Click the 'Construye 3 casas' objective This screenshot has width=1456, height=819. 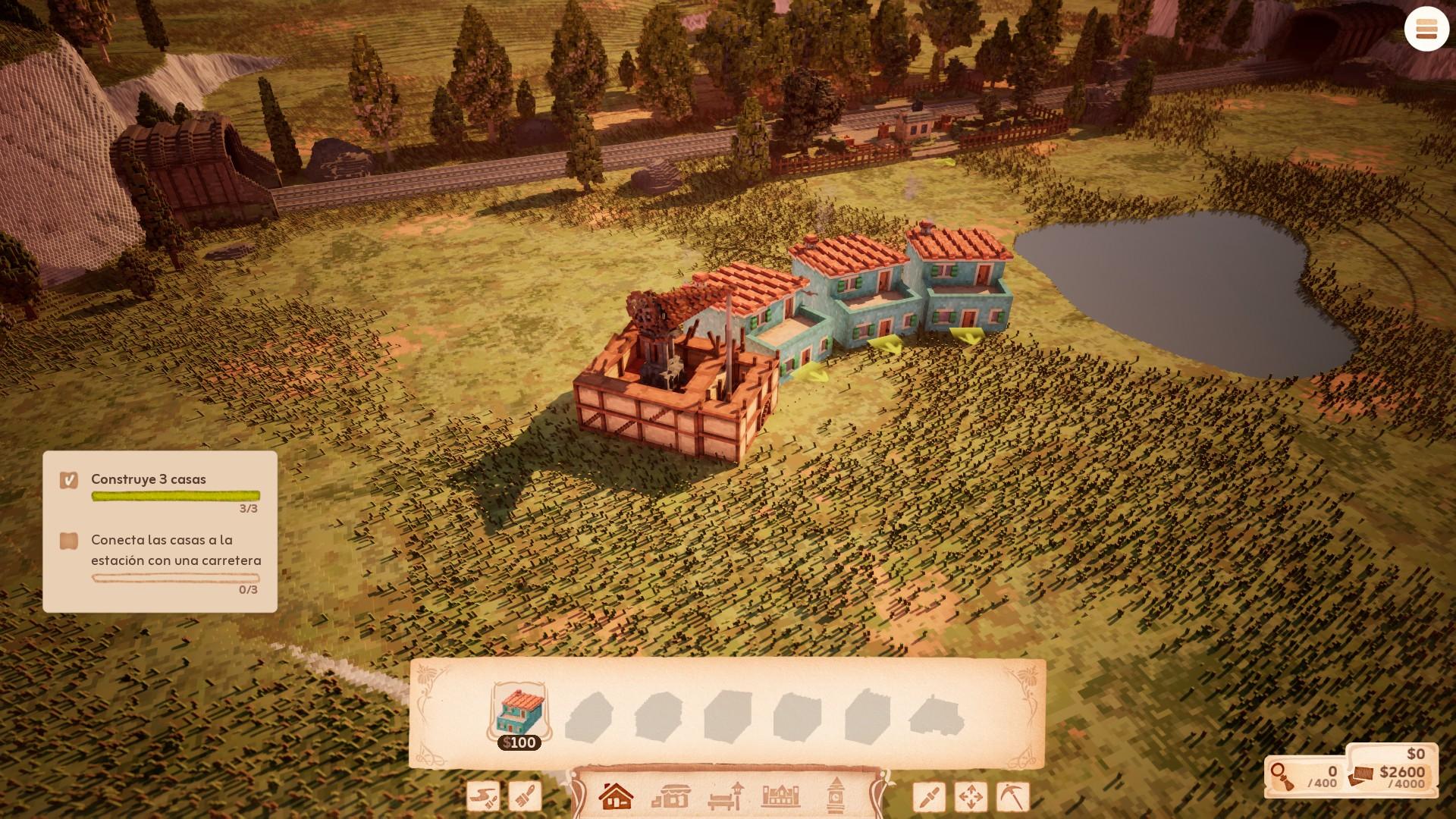(149, 479)
